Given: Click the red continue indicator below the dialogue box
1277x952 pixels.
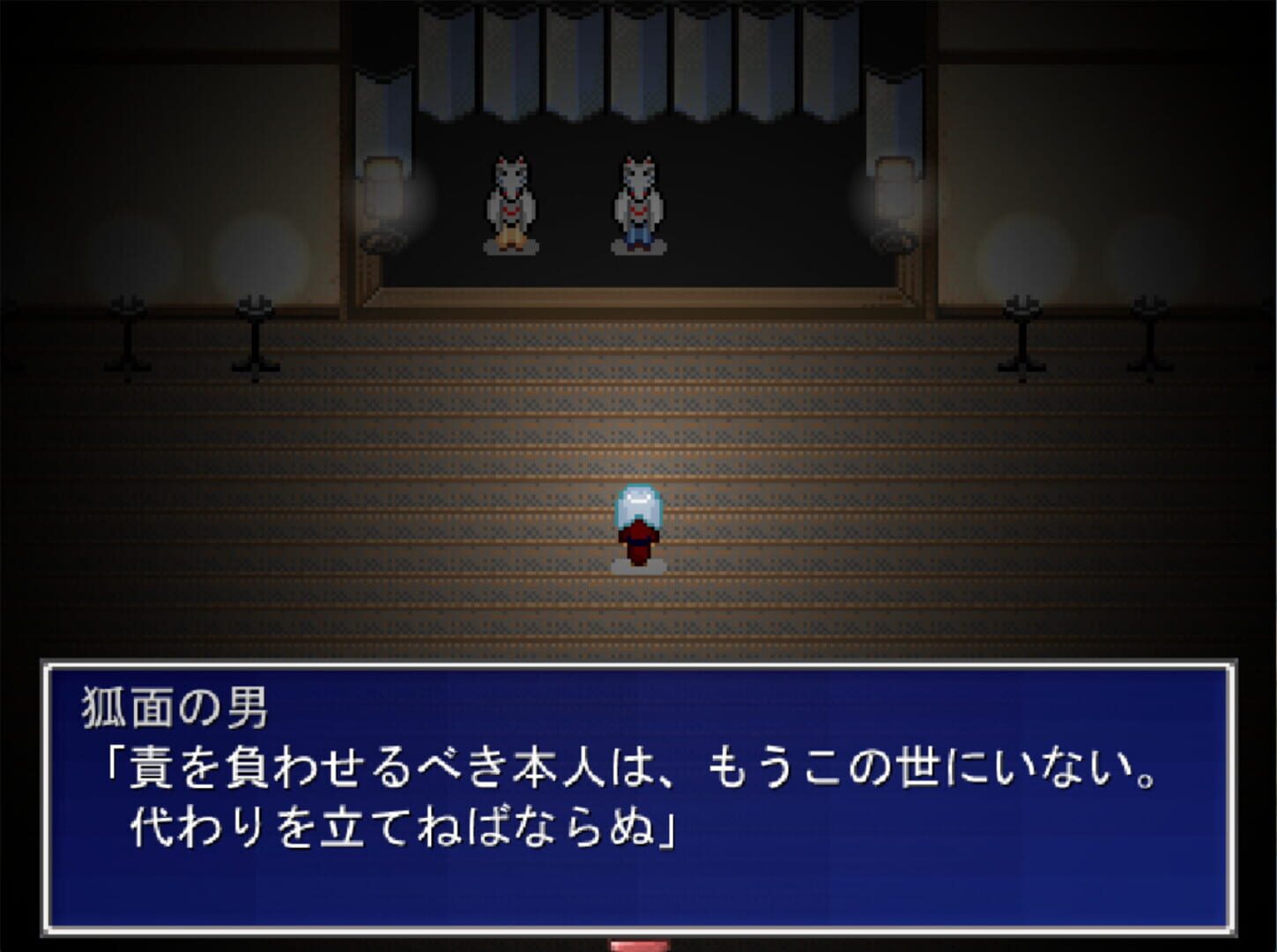Looking at the screenshot, I should click(638, 946).
